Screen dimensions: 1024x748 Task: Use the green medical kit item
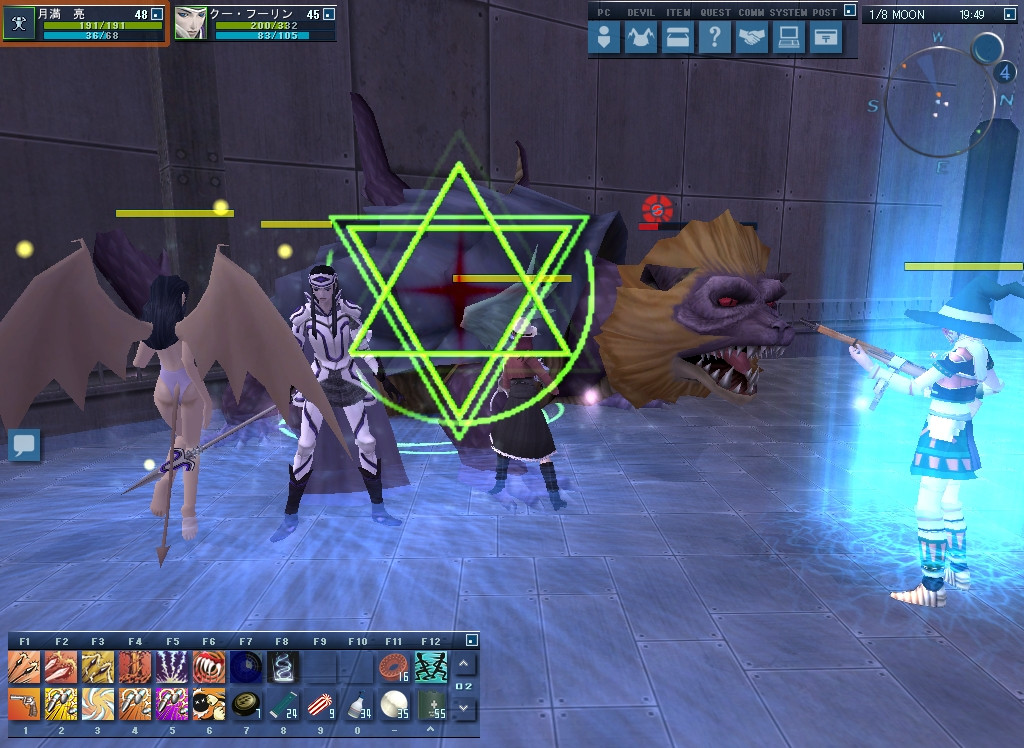tap(429, 704)
